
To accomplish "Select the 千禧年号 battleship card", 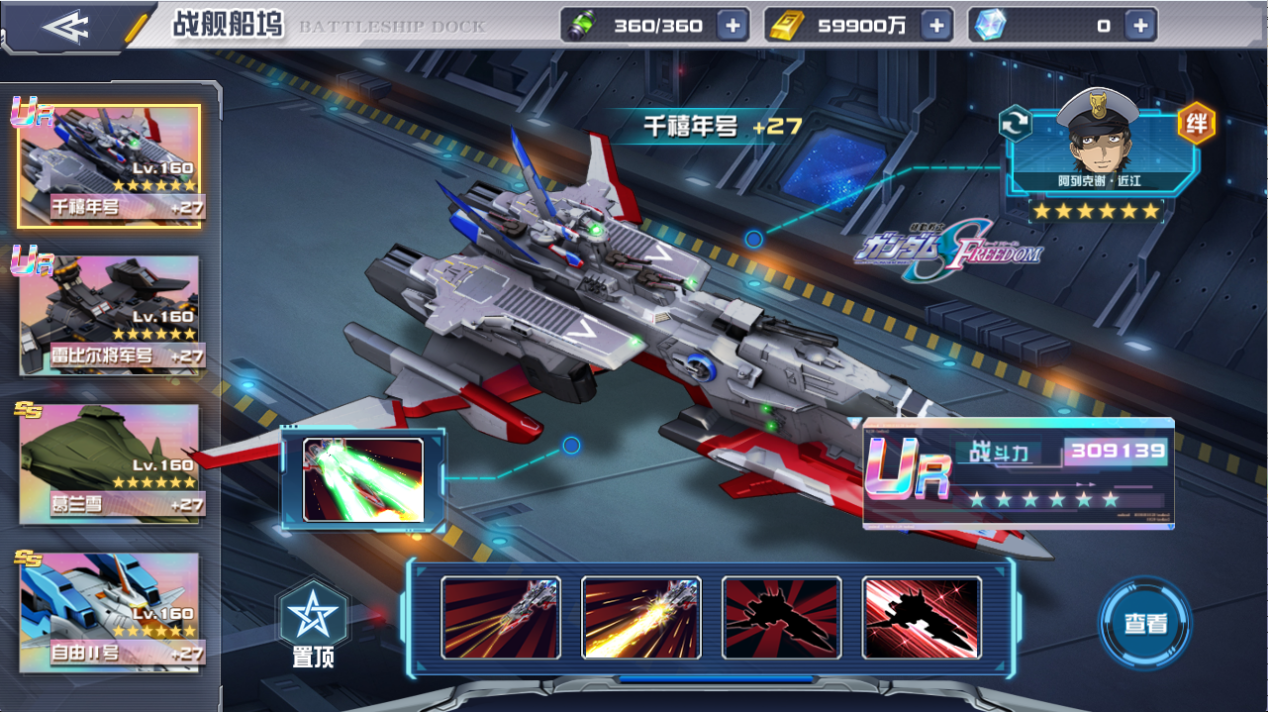I will pyautogui.click(x=109, y=165).
